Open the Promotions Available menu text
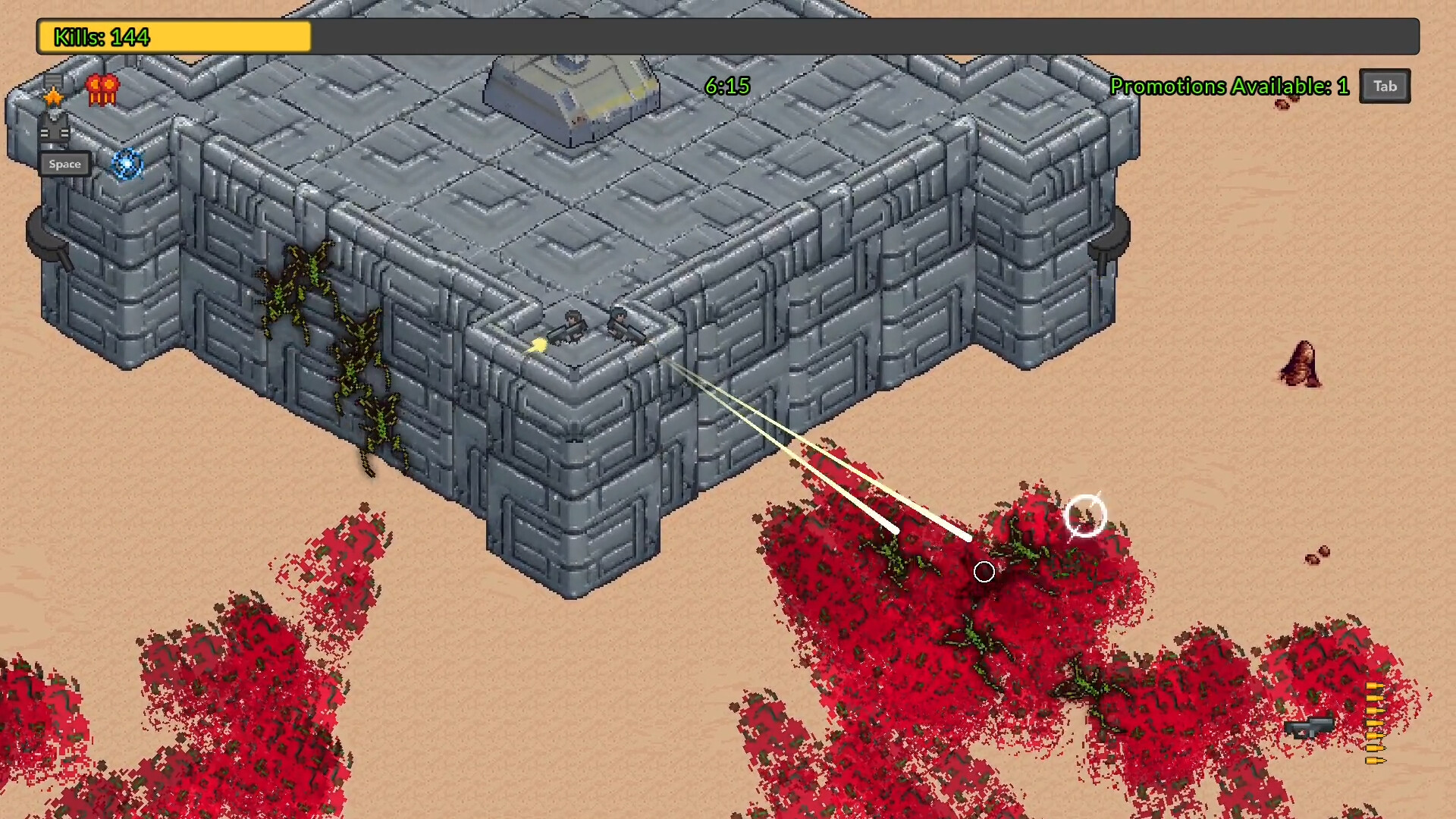The height and width of the screenshot is (819, 1456). [1229, 86]
